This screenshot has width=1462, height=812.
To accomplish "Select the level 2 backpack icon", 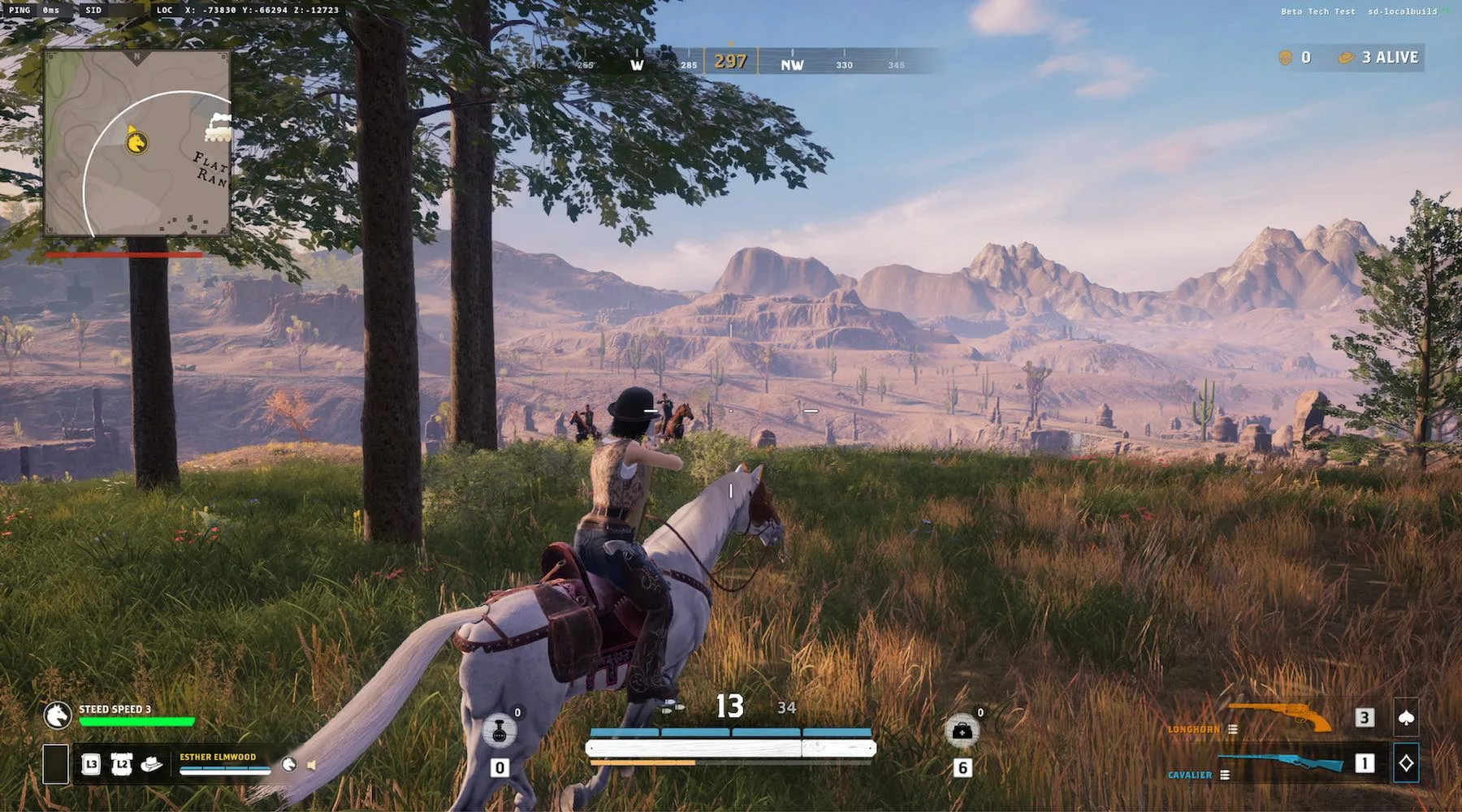I will (121, 764).
